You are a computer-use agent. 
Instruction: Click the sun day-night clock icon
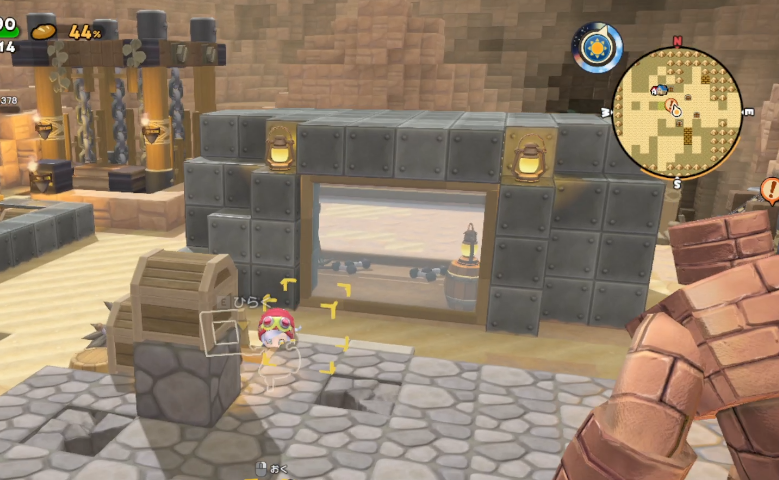tap(599, 46)
